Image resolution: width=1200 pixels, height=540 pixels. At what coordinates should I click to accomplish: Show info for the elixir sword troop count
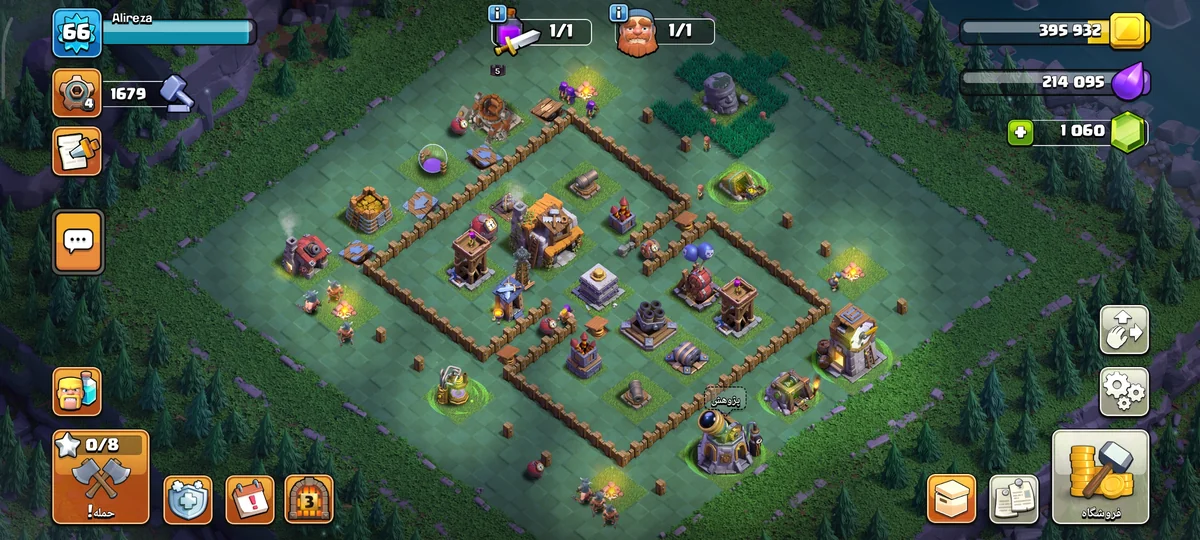click(497, 13)
